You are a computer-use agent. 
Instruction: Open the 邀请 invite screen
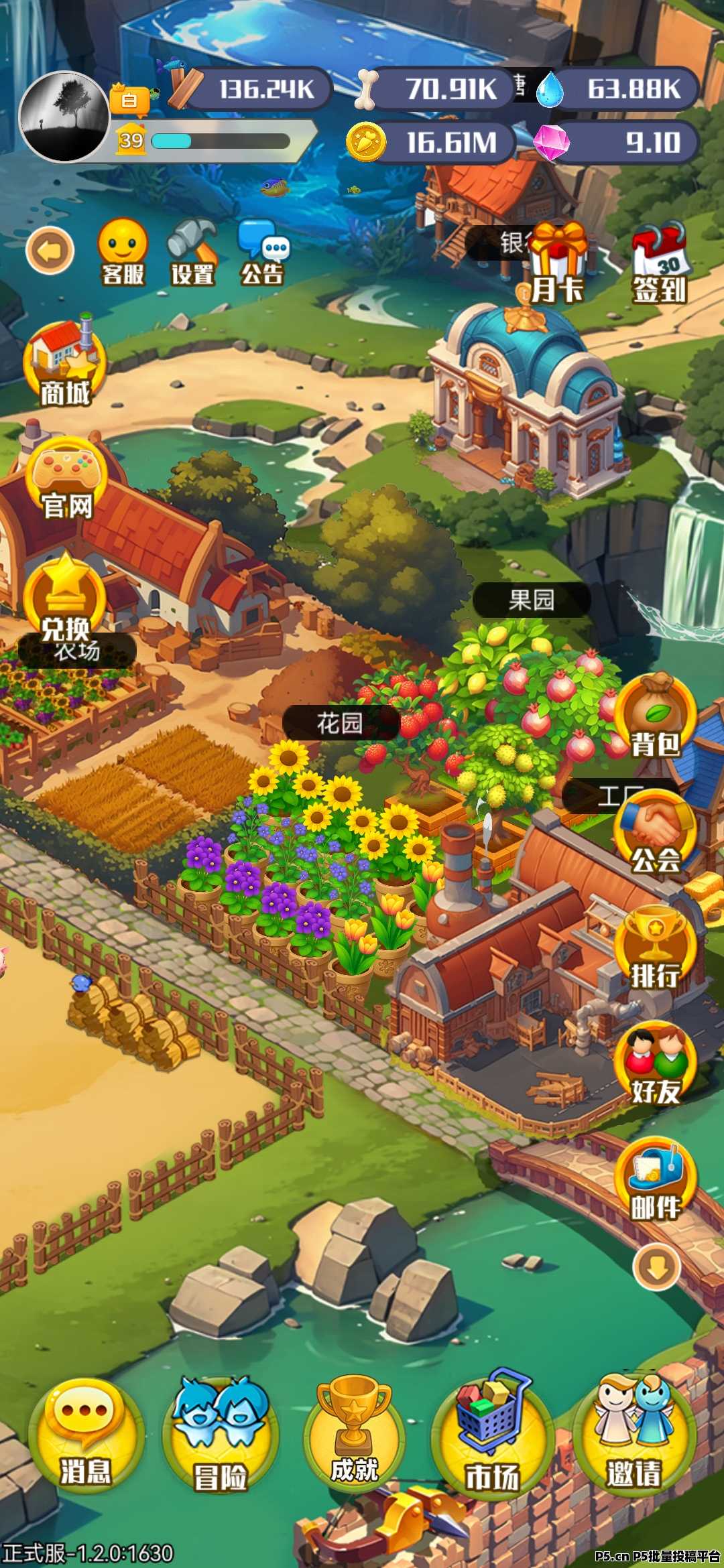[x=633, y=1435]
